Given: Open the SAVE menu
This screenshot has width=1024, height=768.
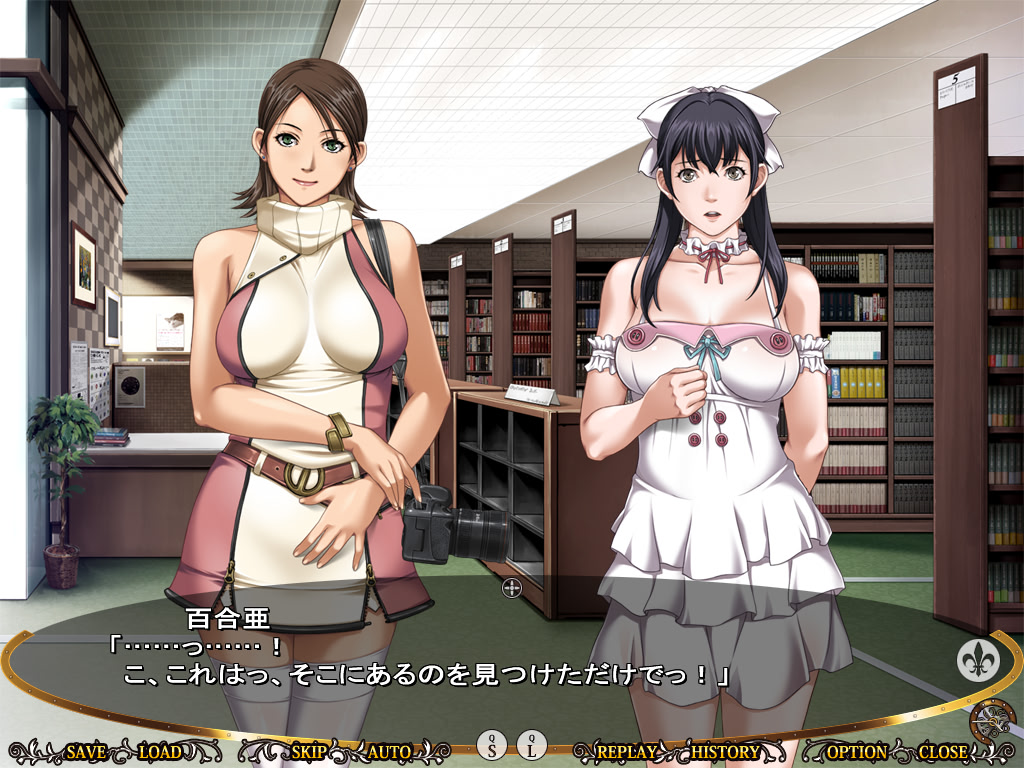Looking at the screenshot, I should pos(87,751).
